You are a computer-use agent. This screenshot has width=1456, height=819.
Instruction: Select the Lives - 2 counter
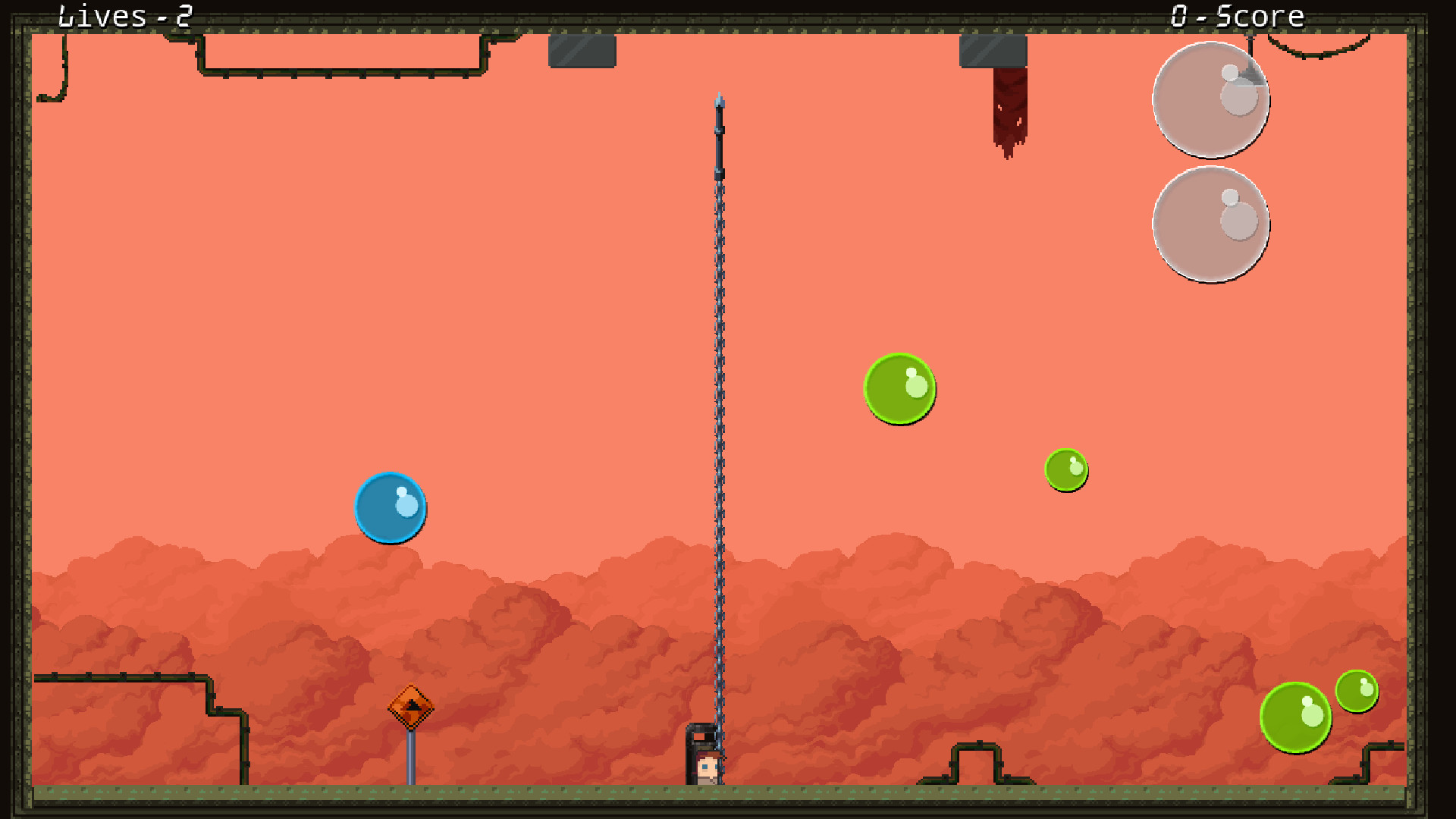coord(125,15)
